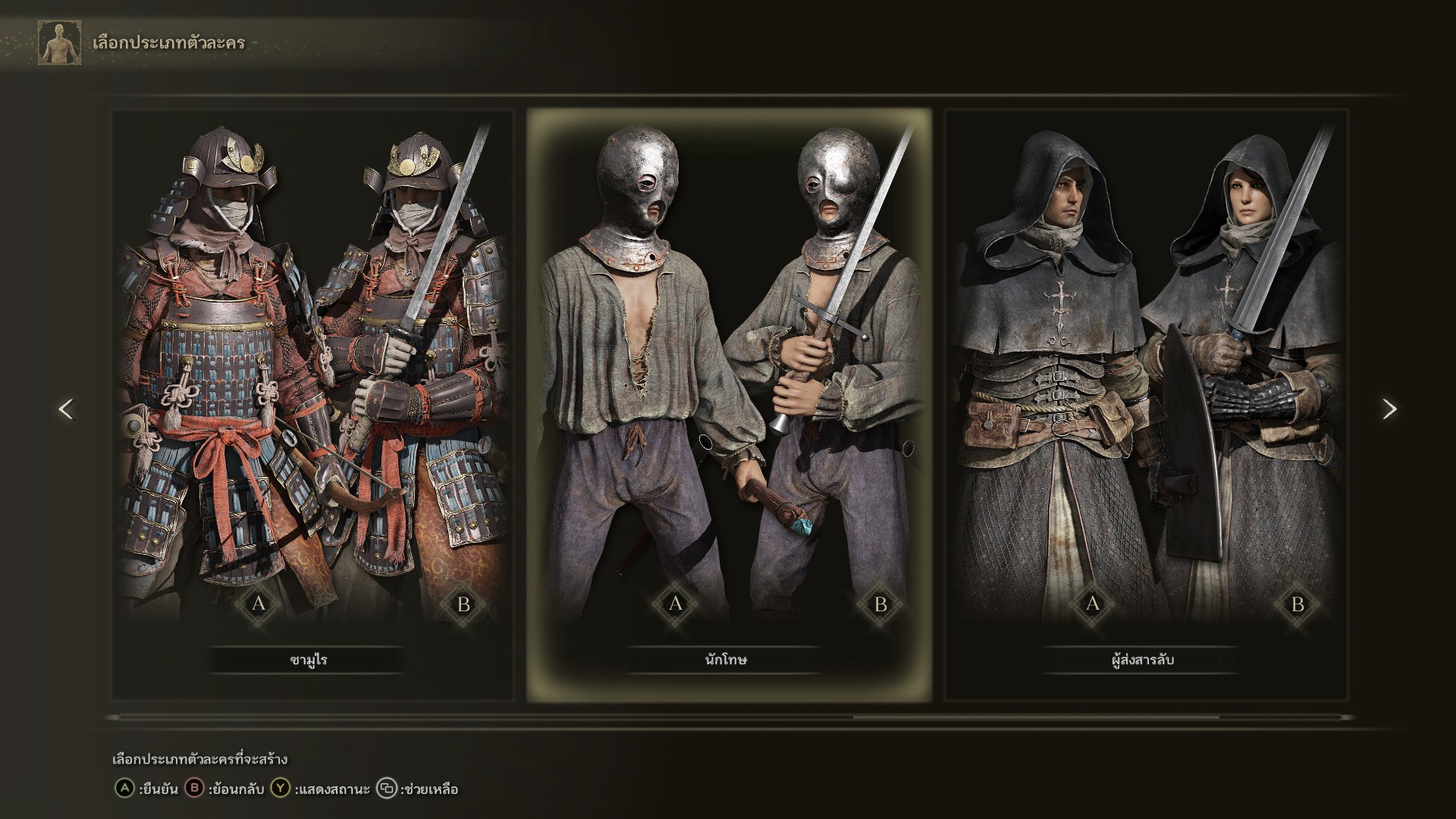Pick body type A for the Confessor
The height and width of the screenshot is (819, 1456).
pyautogui.click(x=1093, y=604)
